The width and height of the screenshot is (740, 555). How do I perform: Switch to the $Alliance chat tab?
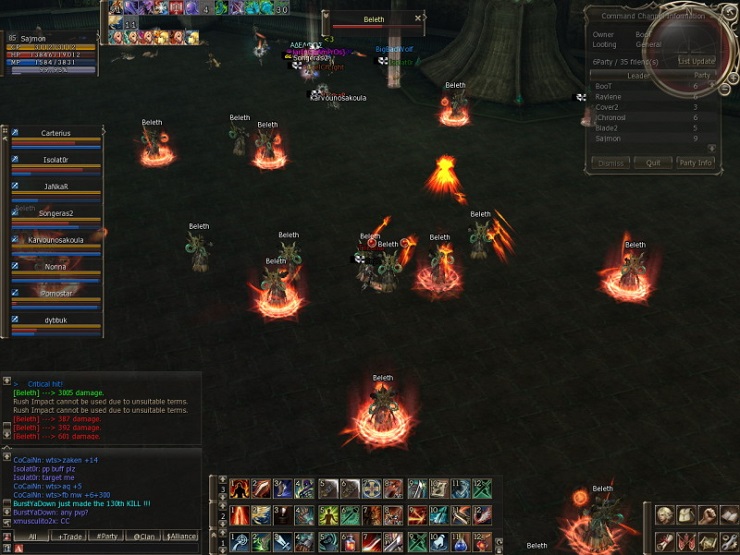click(181, 536)
